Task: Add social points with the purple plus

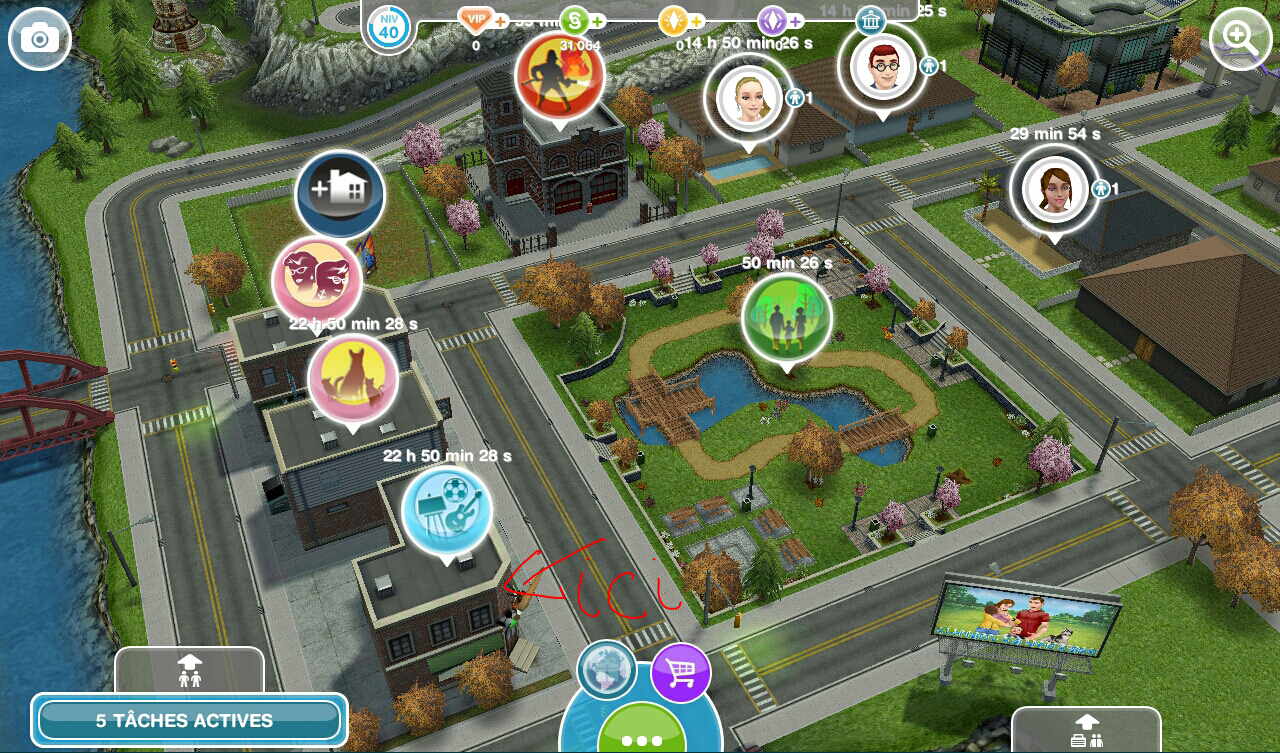Action: tap(796, 21)
